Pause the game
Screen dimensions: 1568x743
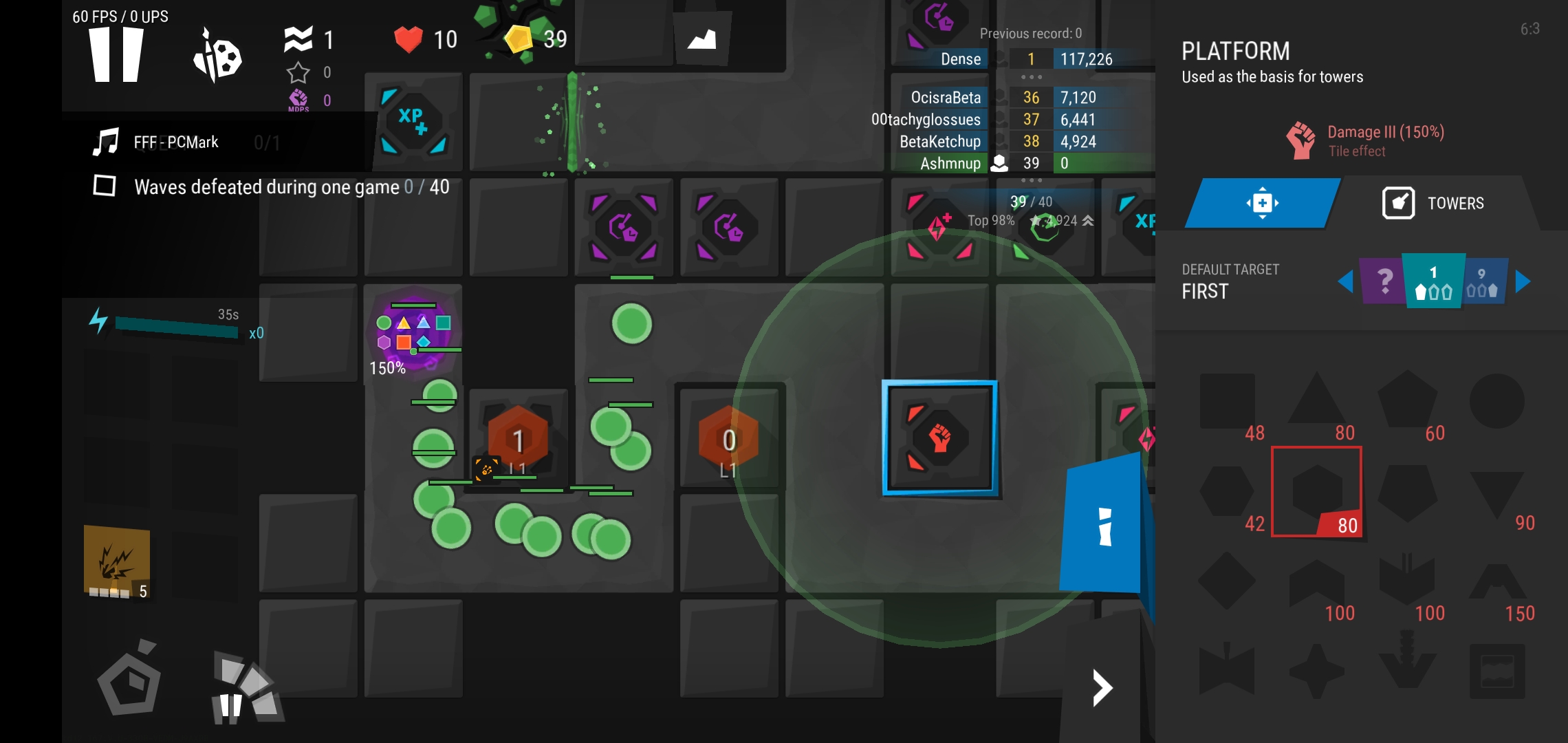click(x=116, y=55)
